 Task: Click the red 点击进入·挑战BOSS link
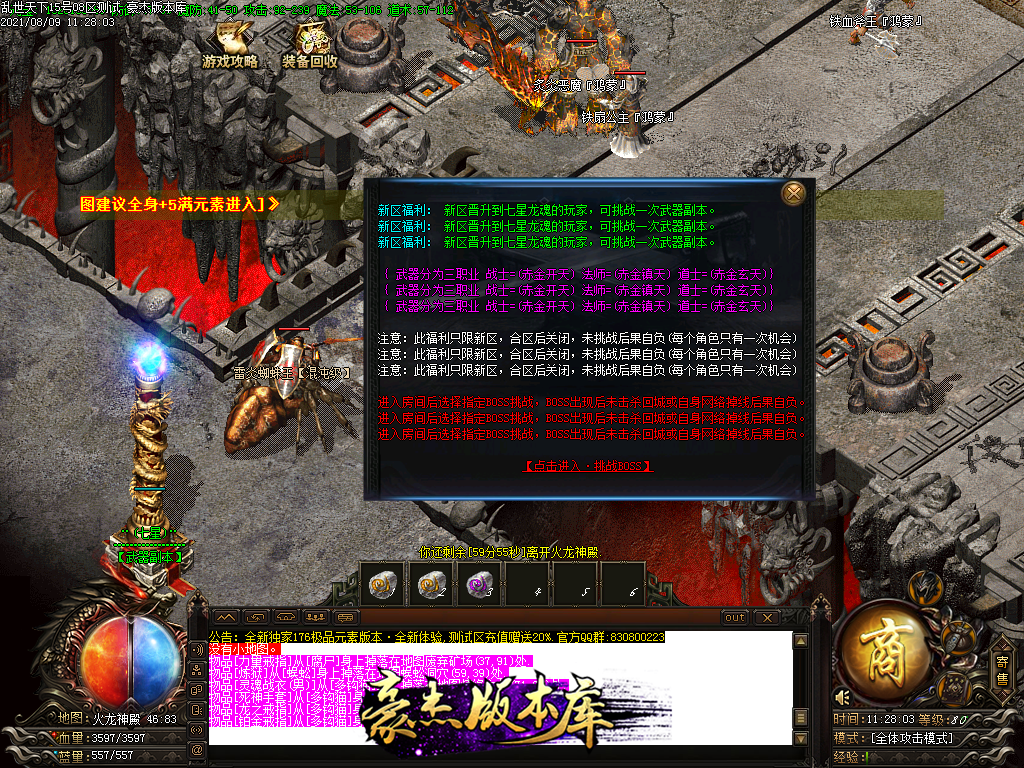point(588,466)
